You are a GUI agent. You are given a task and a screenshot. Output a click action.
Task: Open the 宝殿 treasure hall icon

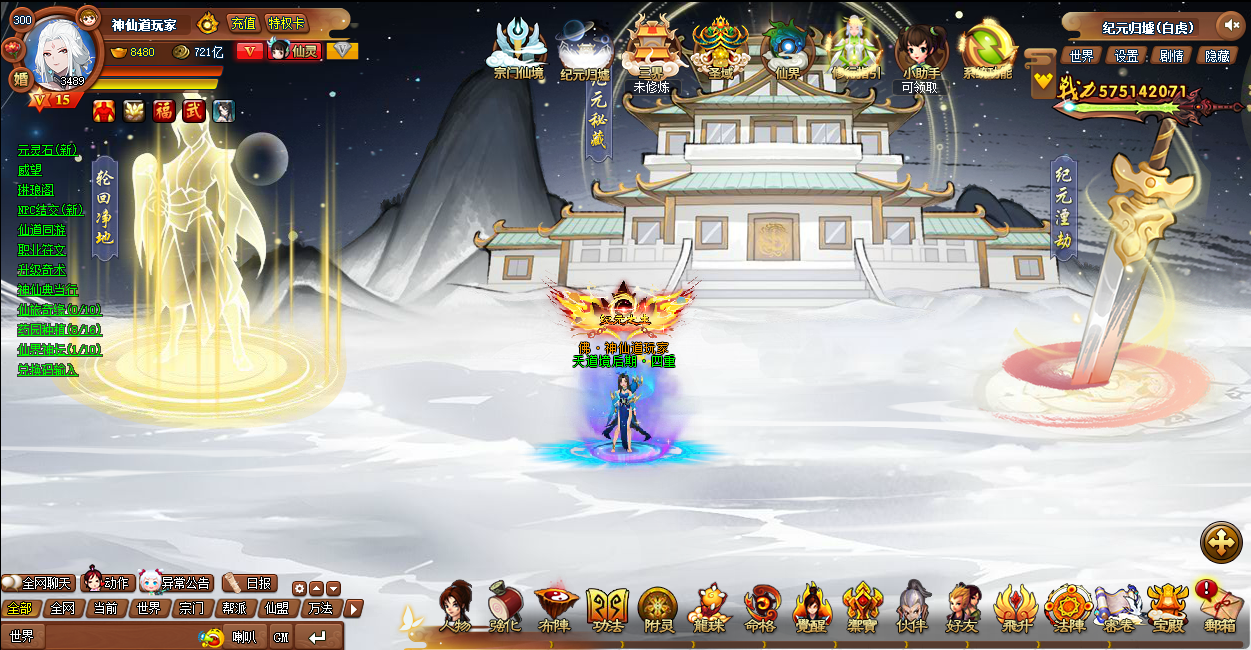coord(1167,607)
